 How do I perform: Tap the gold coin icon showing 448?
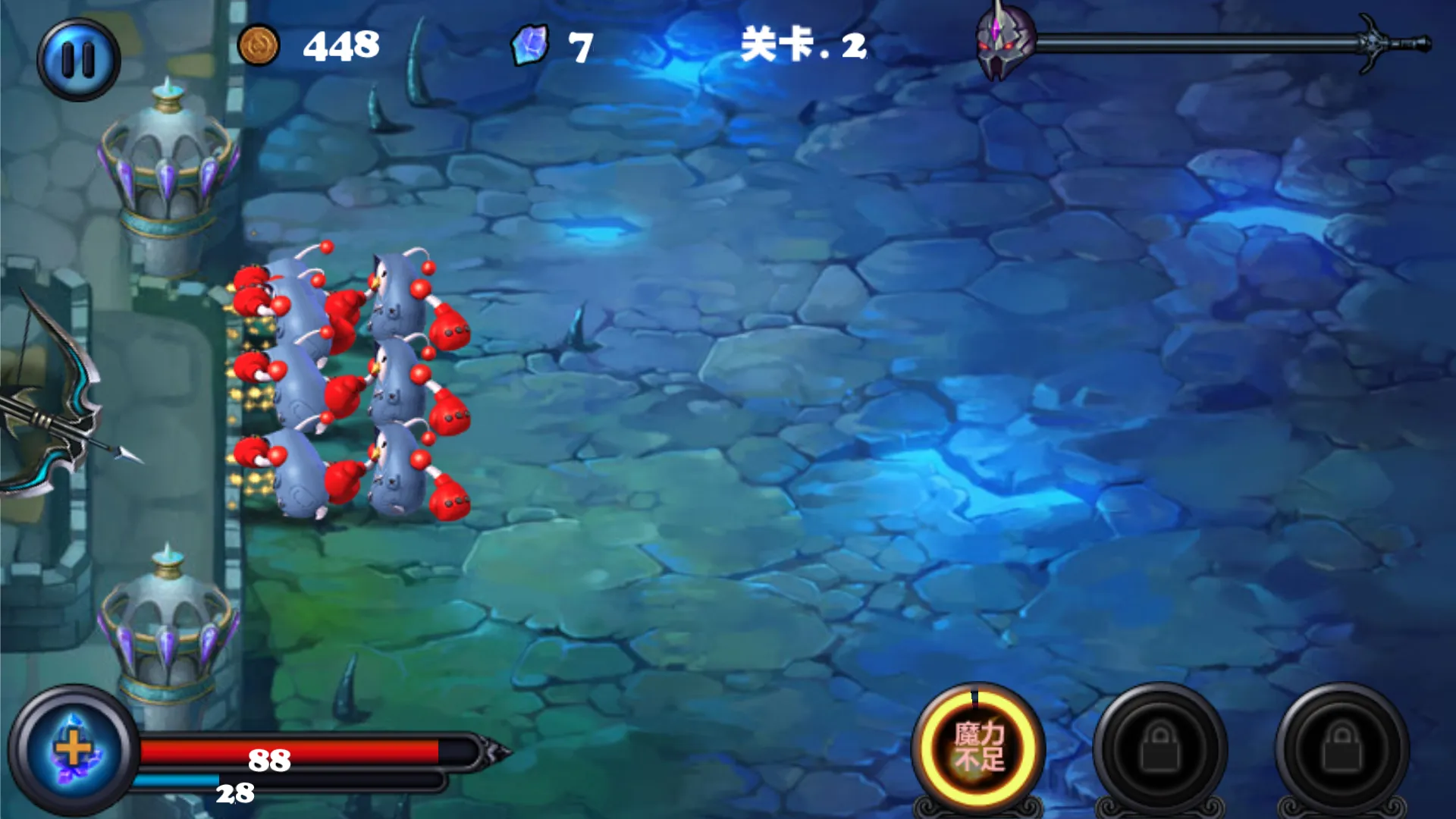(x=258, y=45)
